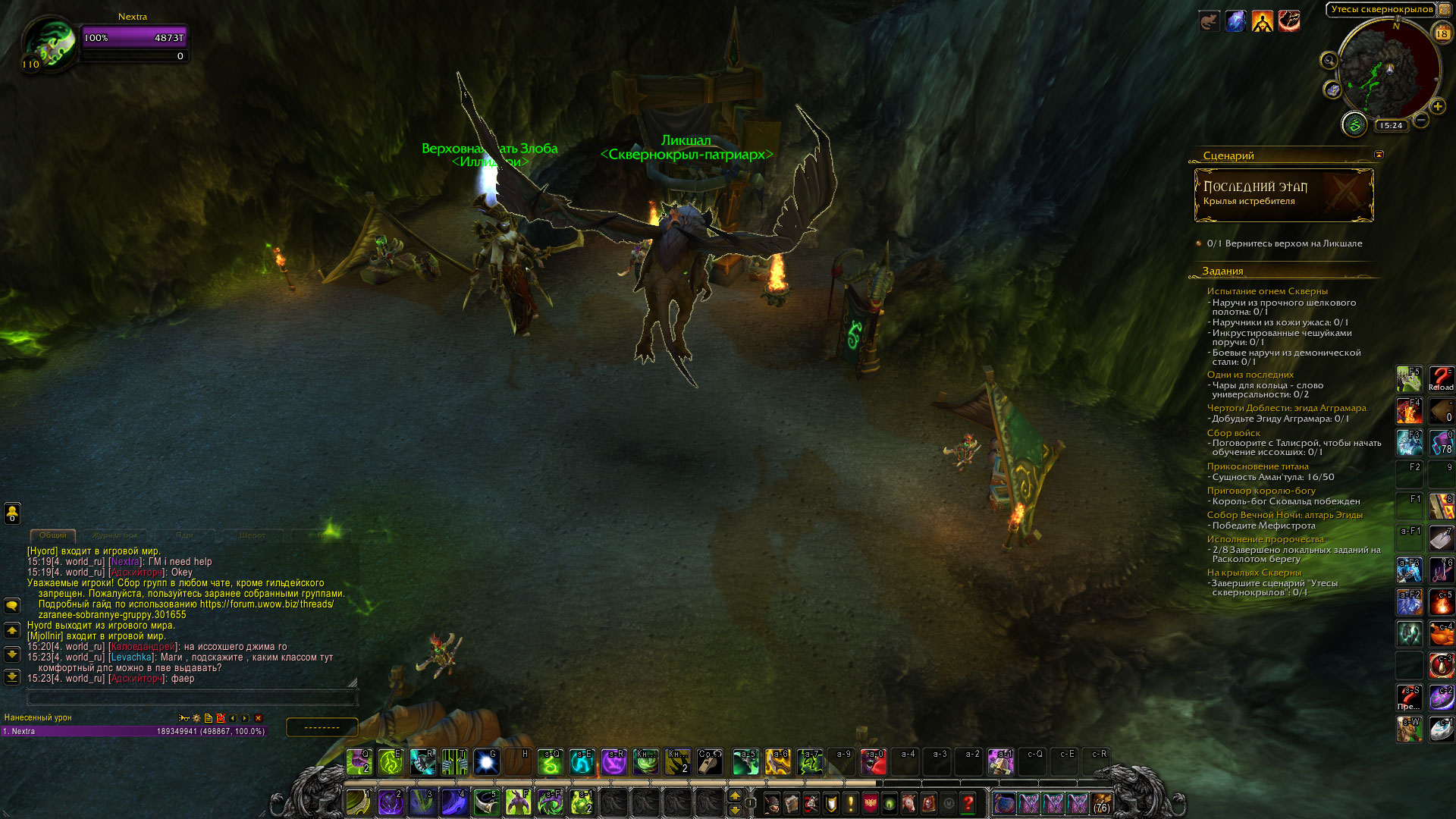The image size is (1456, 819).
Task: Open the calendar showing day 18
Action: 1442,33
